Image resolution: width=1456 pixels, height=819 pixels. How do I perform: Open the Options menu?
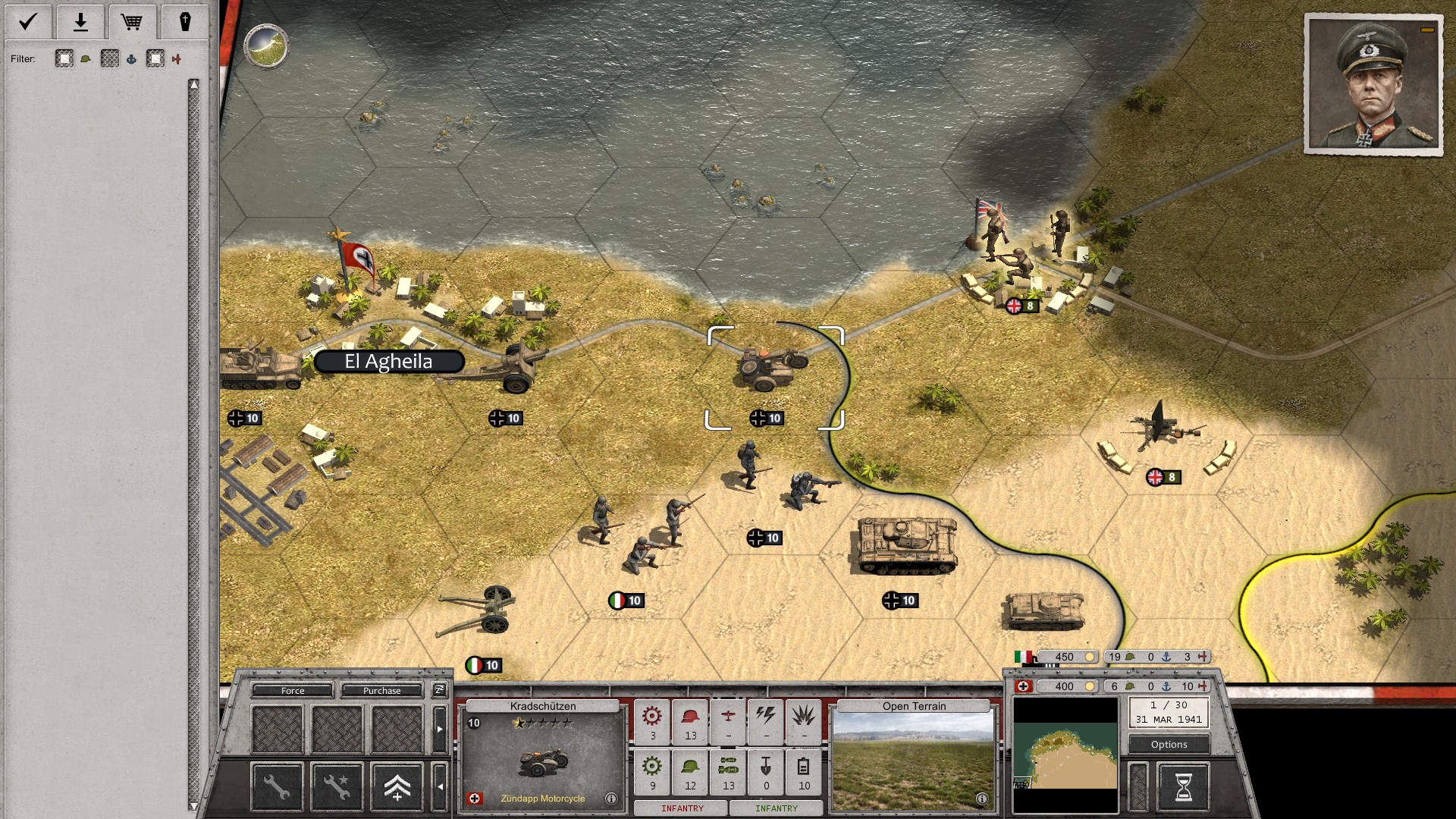click(1169, 745)
